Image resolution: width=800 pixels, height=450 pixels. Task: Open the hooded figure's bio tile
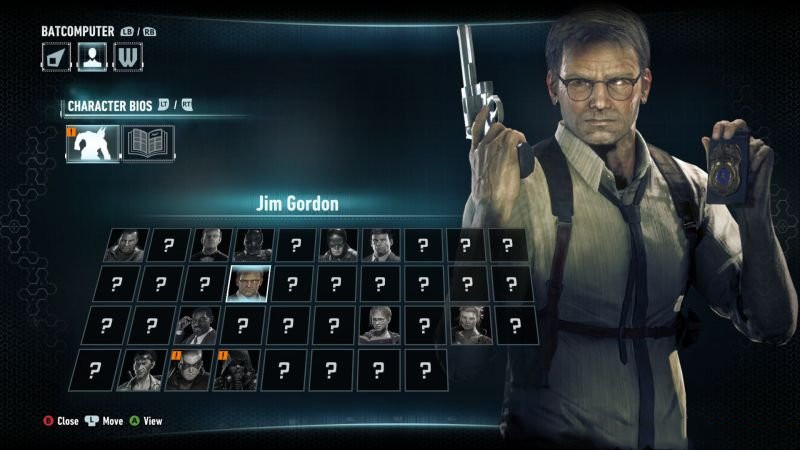coord(237,369)
